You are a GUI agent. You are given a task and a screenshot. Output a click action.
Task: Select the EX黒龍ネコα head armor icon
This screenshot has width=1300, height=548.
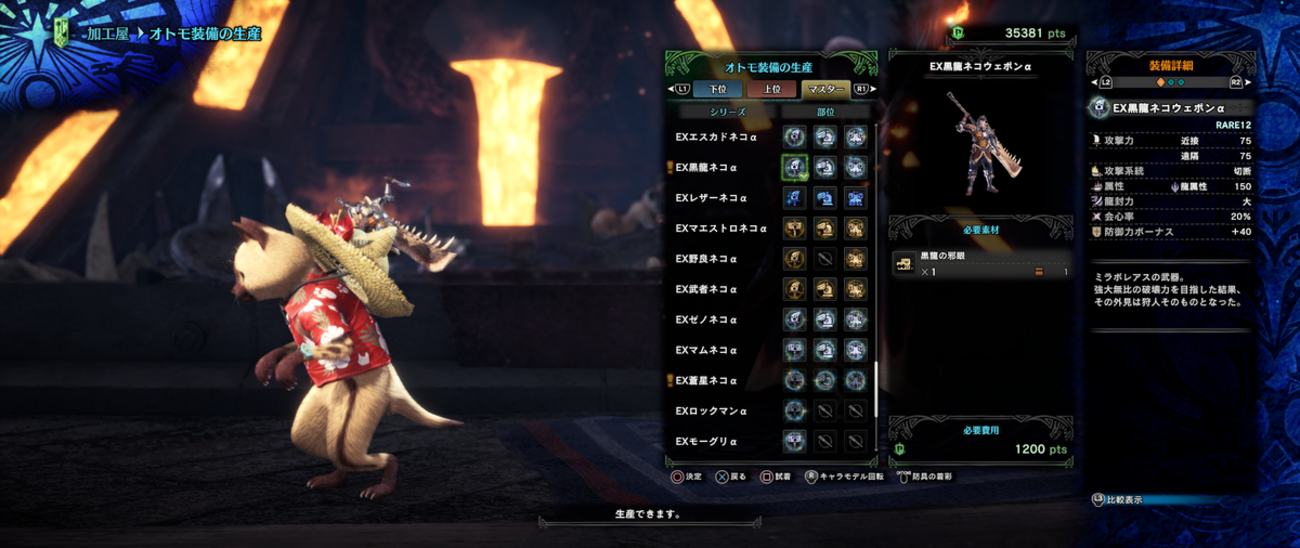[825, 167]
